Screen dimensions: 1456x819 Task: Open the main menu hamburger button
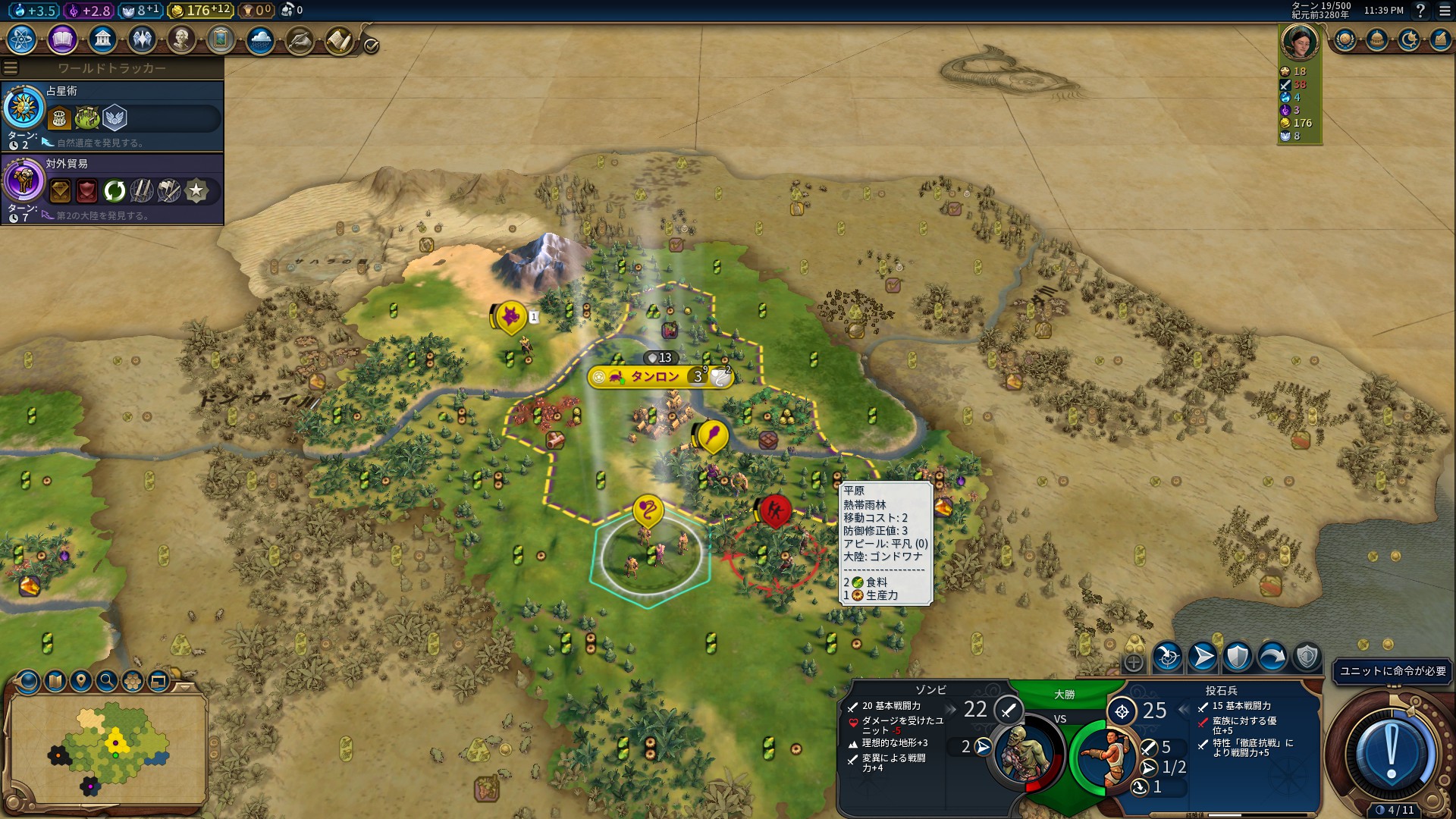pos(1445,11)
